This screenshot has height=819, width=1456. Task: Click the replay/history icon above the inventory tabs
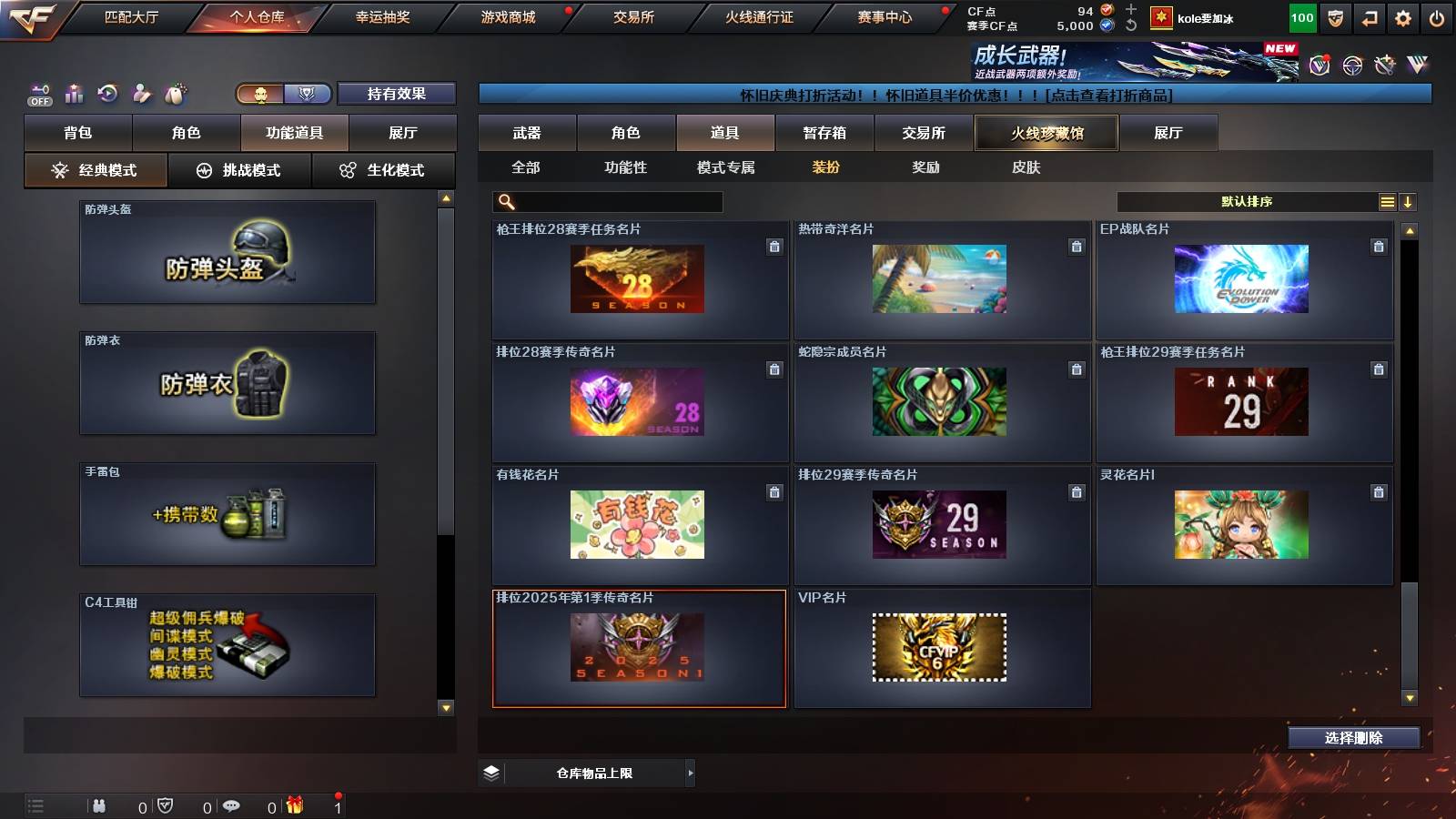tap(108, 93)
